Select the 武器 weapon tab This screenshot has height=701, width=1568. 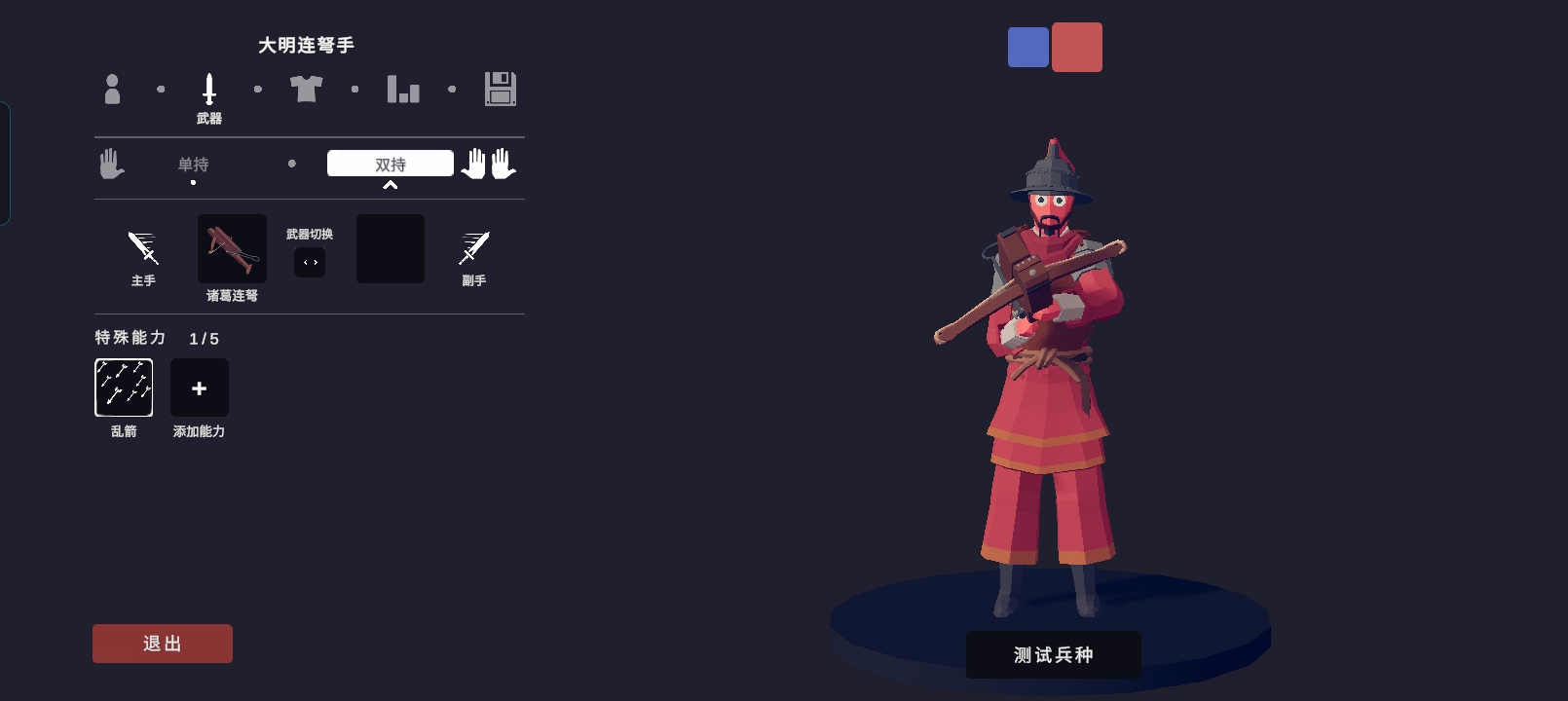pyautogui.click(x=208, y=95)
